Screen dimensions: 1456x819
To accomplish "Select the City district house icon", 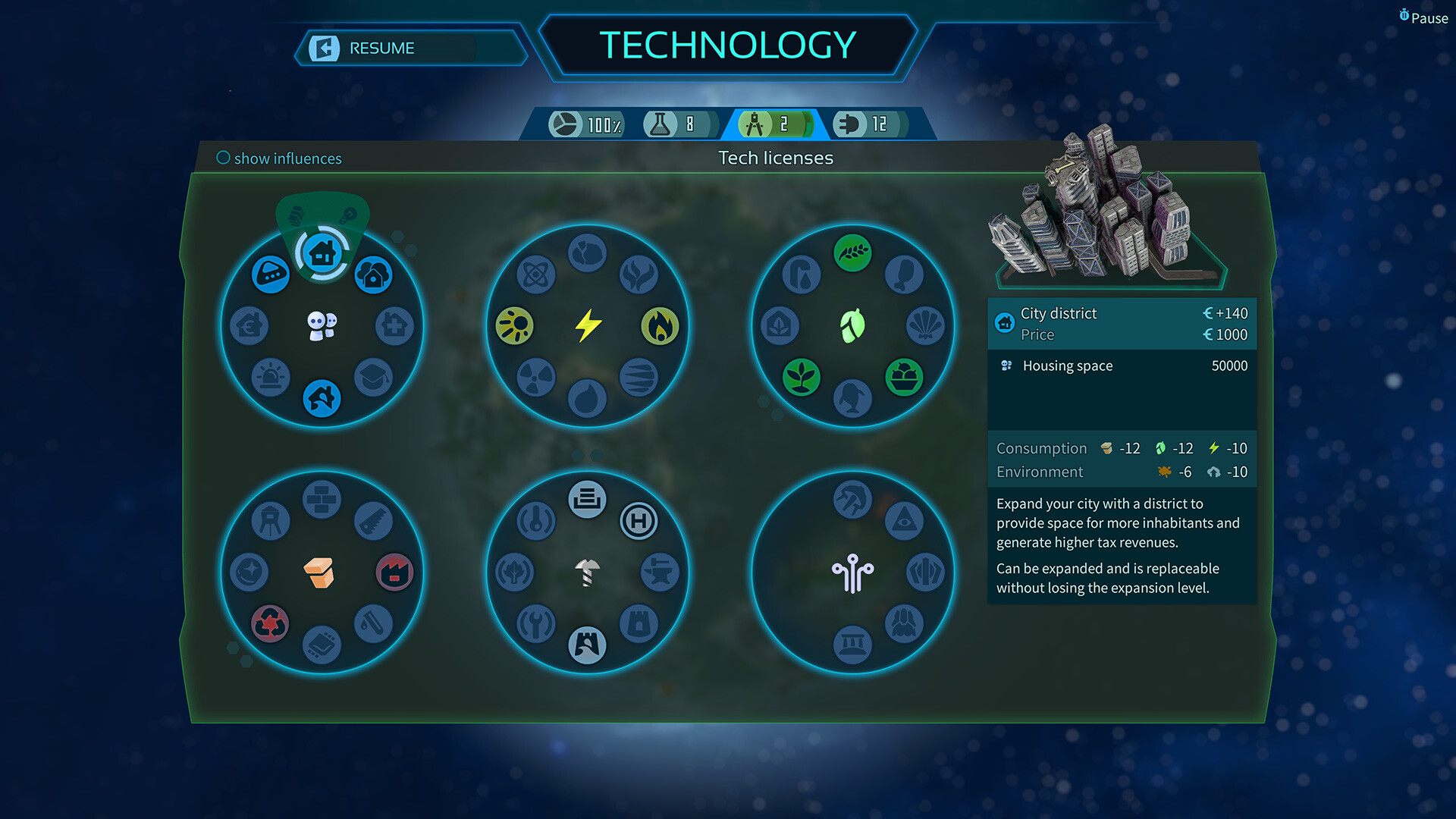I will [324, 251].
